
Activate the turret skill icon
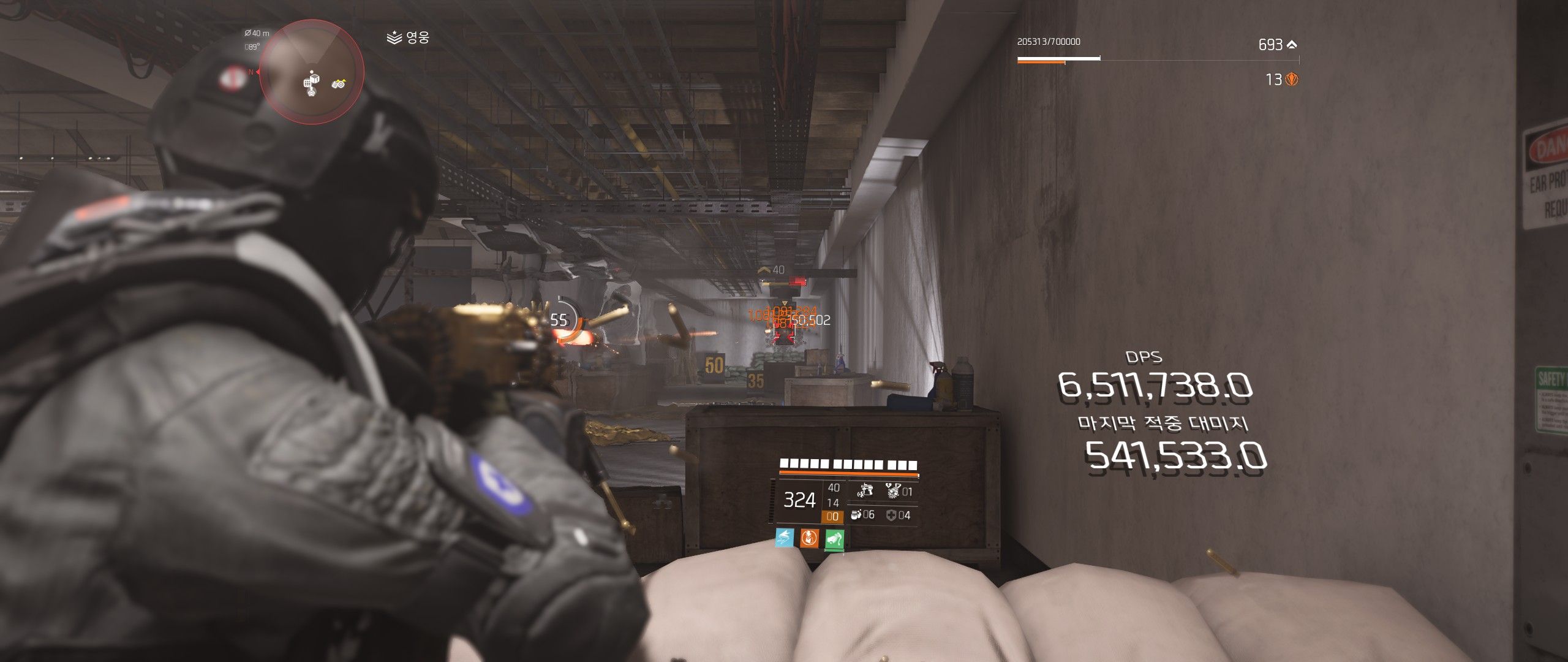(865, 490)
